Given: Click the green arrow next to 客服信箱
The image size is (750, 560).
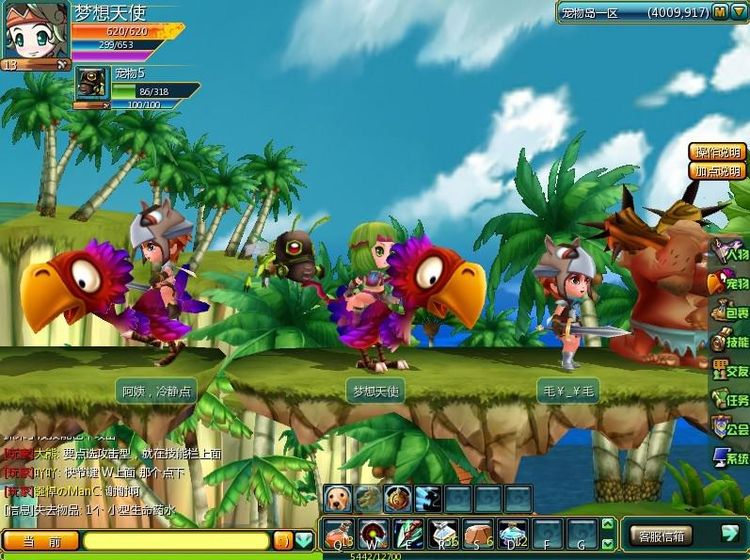Looking at the screenshot, I should (729, 535).
